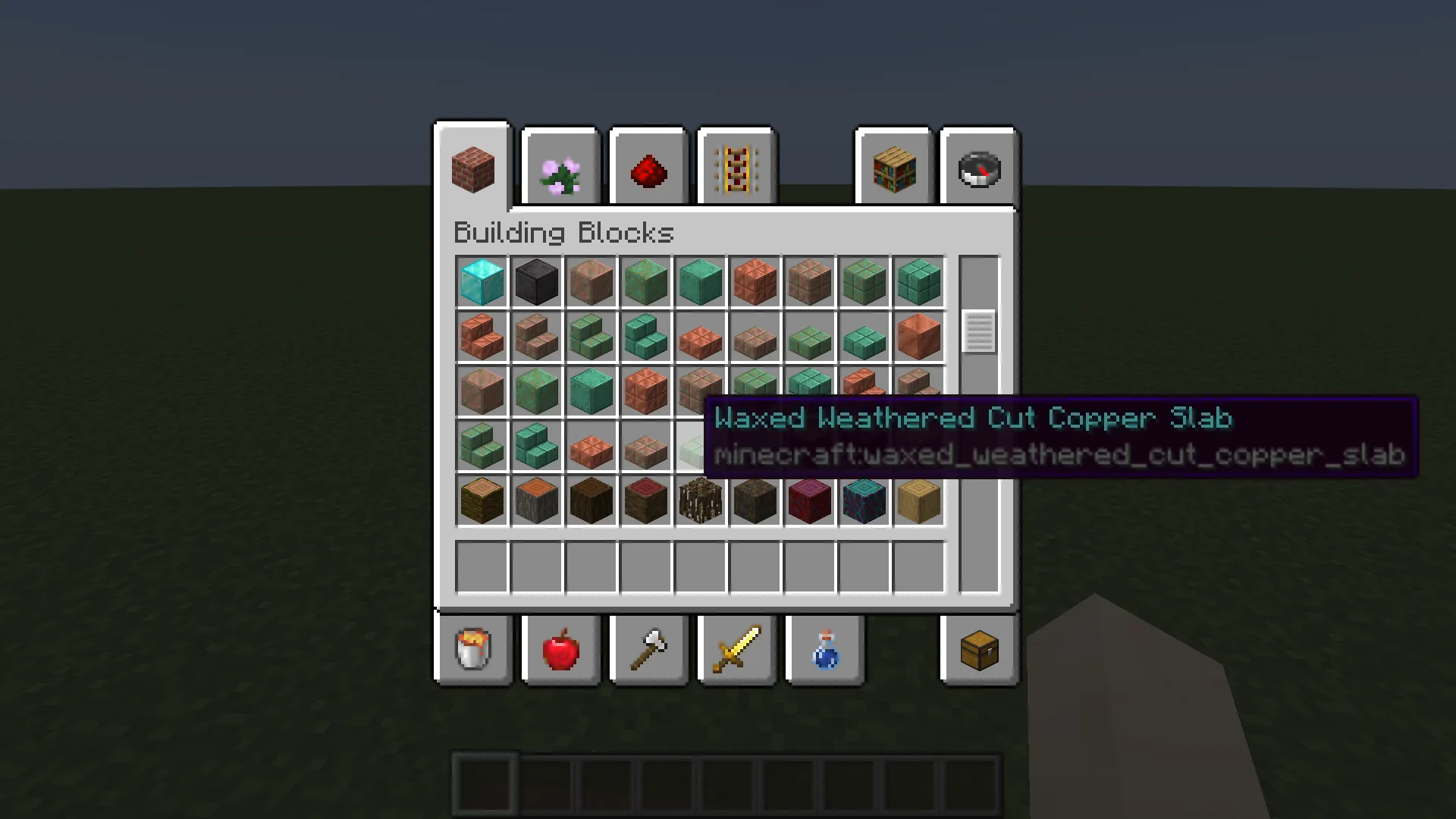Viewport: 1456px width, 819px height.
Task: Switch to the Natural Blocks flower tab
Action: (560, 168)
